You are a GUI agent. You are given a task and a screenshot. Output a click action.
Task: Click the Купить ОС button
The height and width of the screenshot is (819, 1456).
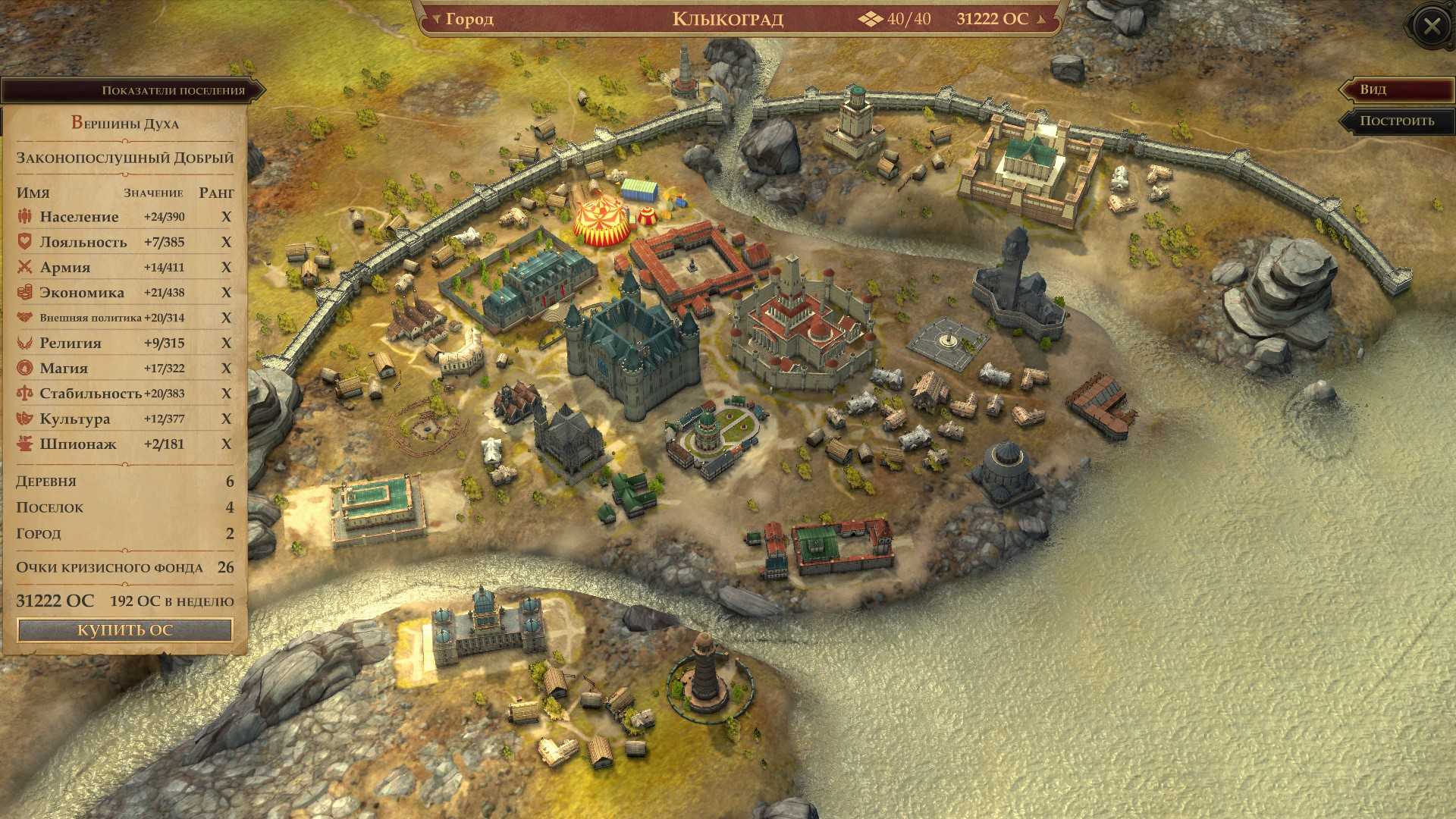coord(125,630)
